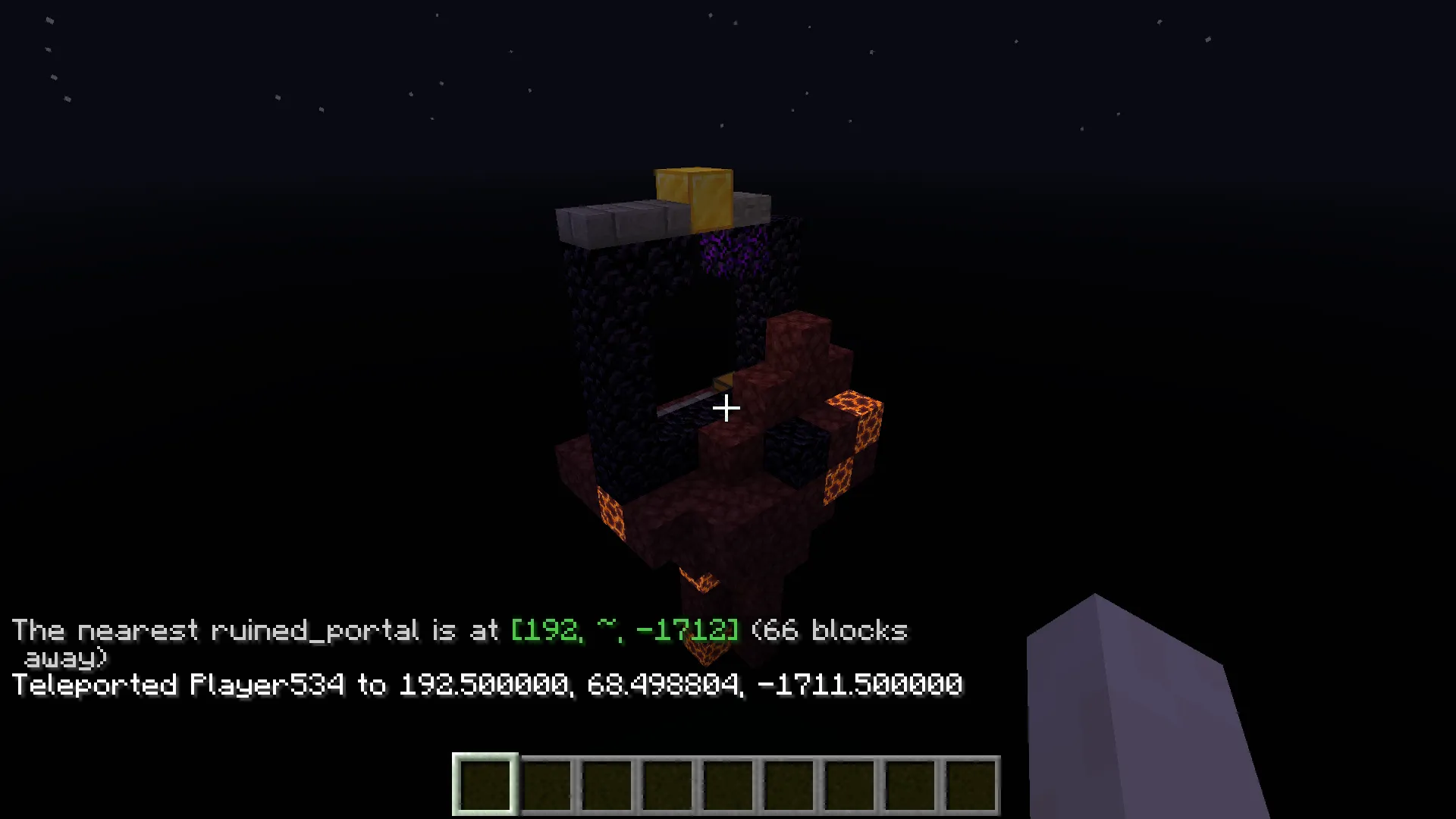1456x819 pixels.
Task: Click the gold block atop the portal
Action: point(692,193)
